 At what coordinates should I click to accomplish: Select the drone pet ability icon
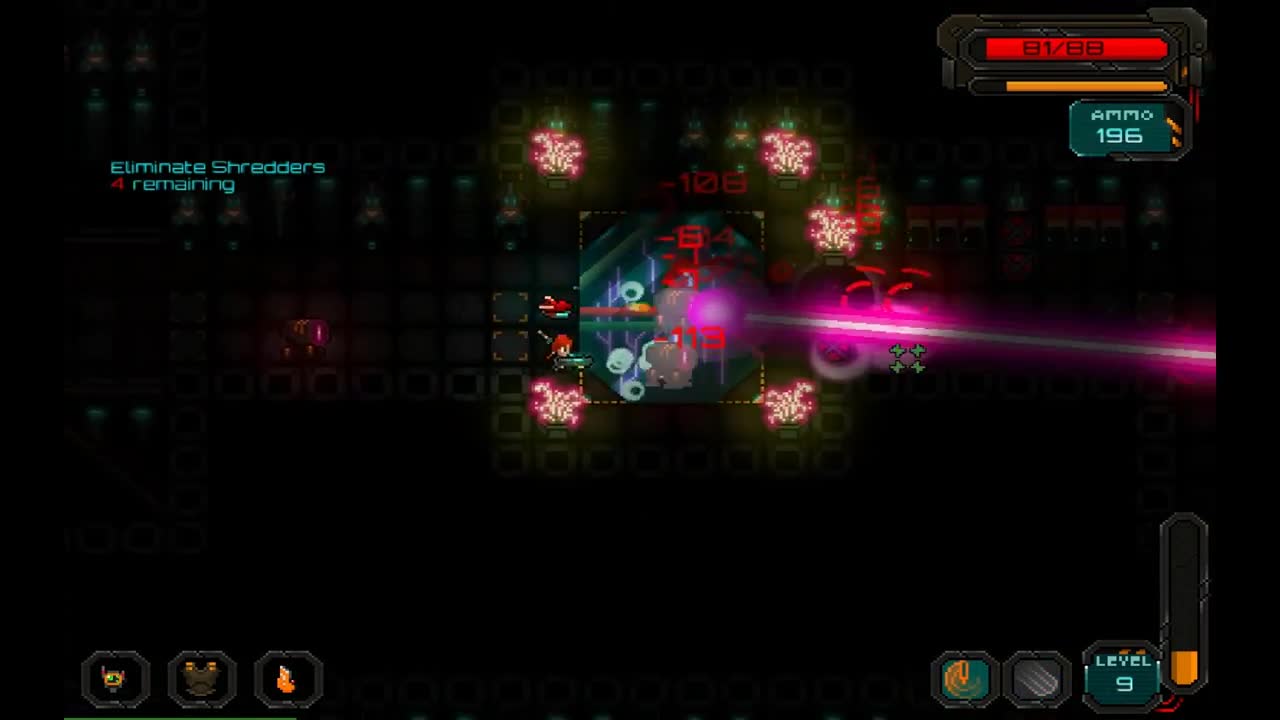(x=115, y=680)
